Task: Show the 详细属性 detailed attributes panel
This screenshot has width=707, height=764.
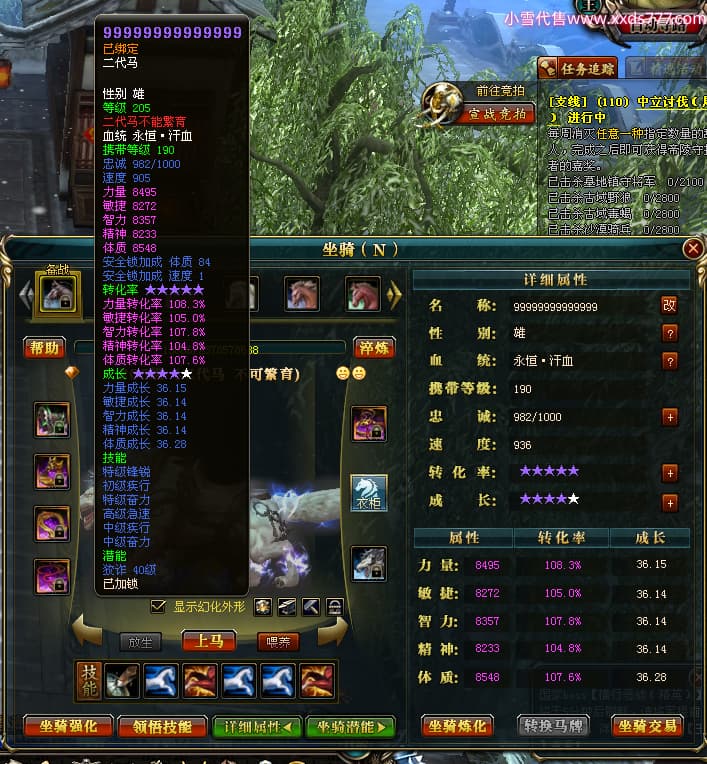Action: (257, 727)
